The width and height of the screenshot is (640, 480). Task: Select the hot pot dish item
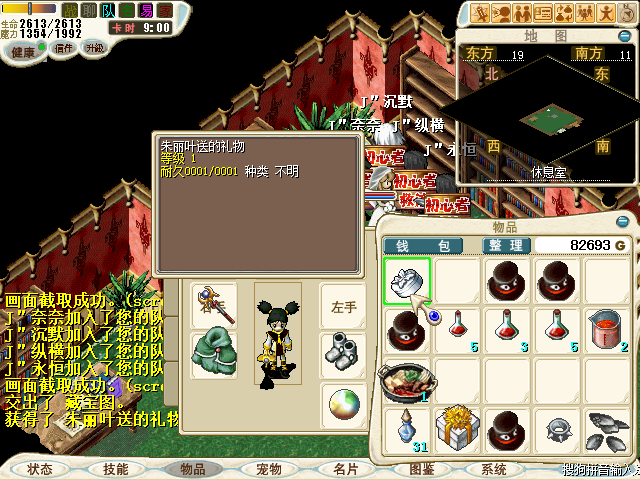pyautogui.click(x=408, y=379)
